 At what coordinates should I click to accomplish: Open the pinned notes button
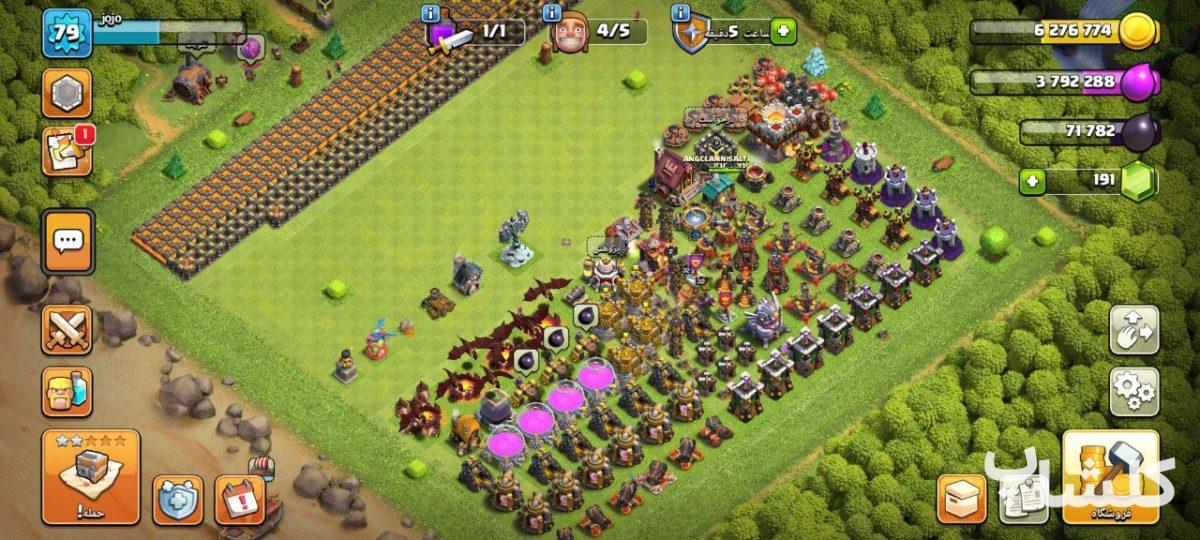tap(1022, 498)
